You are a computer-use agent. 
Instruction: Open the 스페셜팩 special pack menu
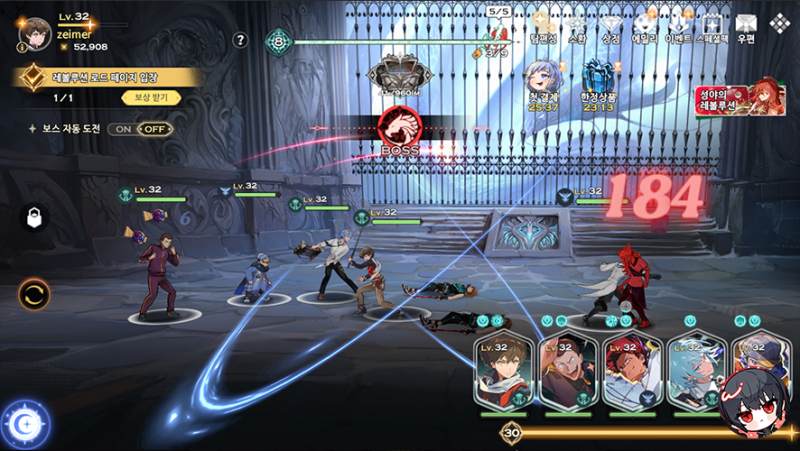point(712,26)
